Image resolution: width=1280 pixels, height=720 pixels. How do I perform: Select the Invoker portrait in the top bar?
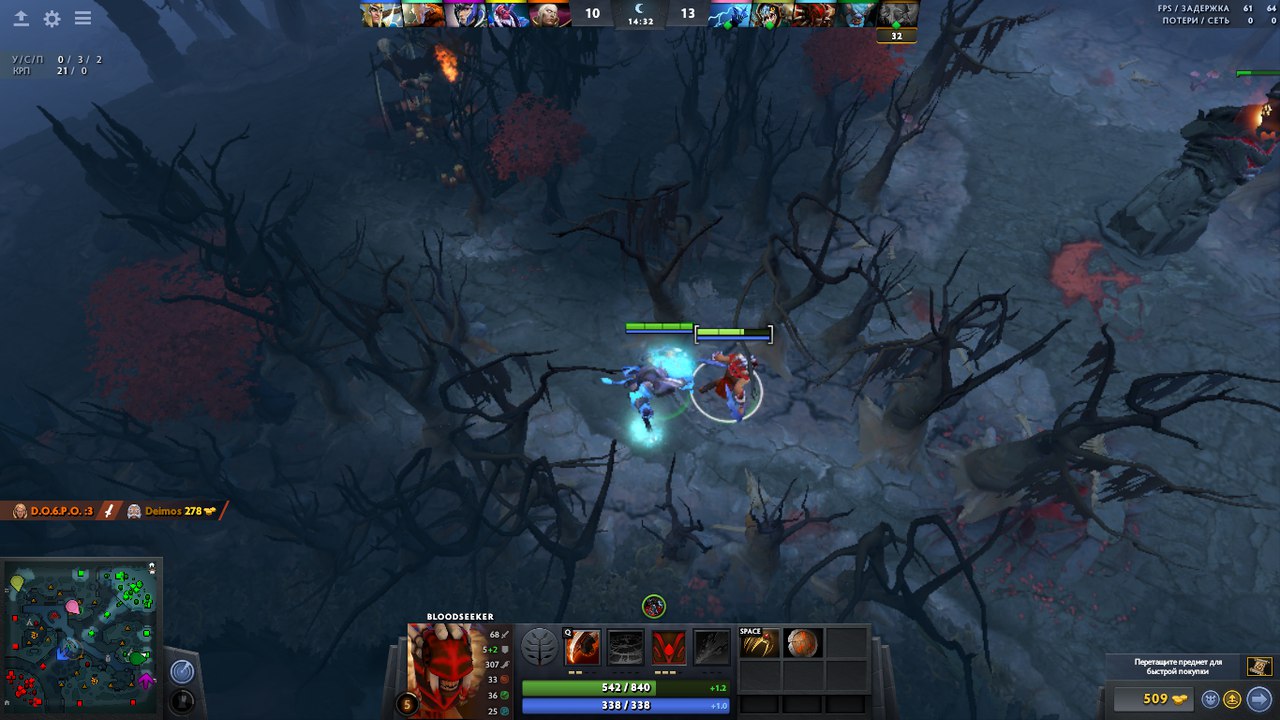point(550,14)
